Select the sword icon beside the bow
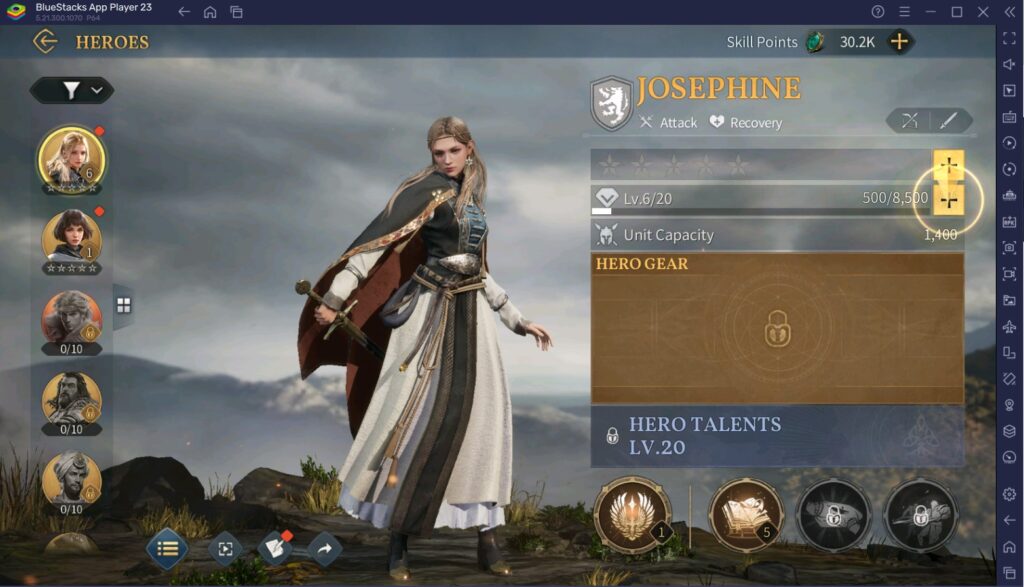This screenshot has height=587, width=1024. point(948,121)
